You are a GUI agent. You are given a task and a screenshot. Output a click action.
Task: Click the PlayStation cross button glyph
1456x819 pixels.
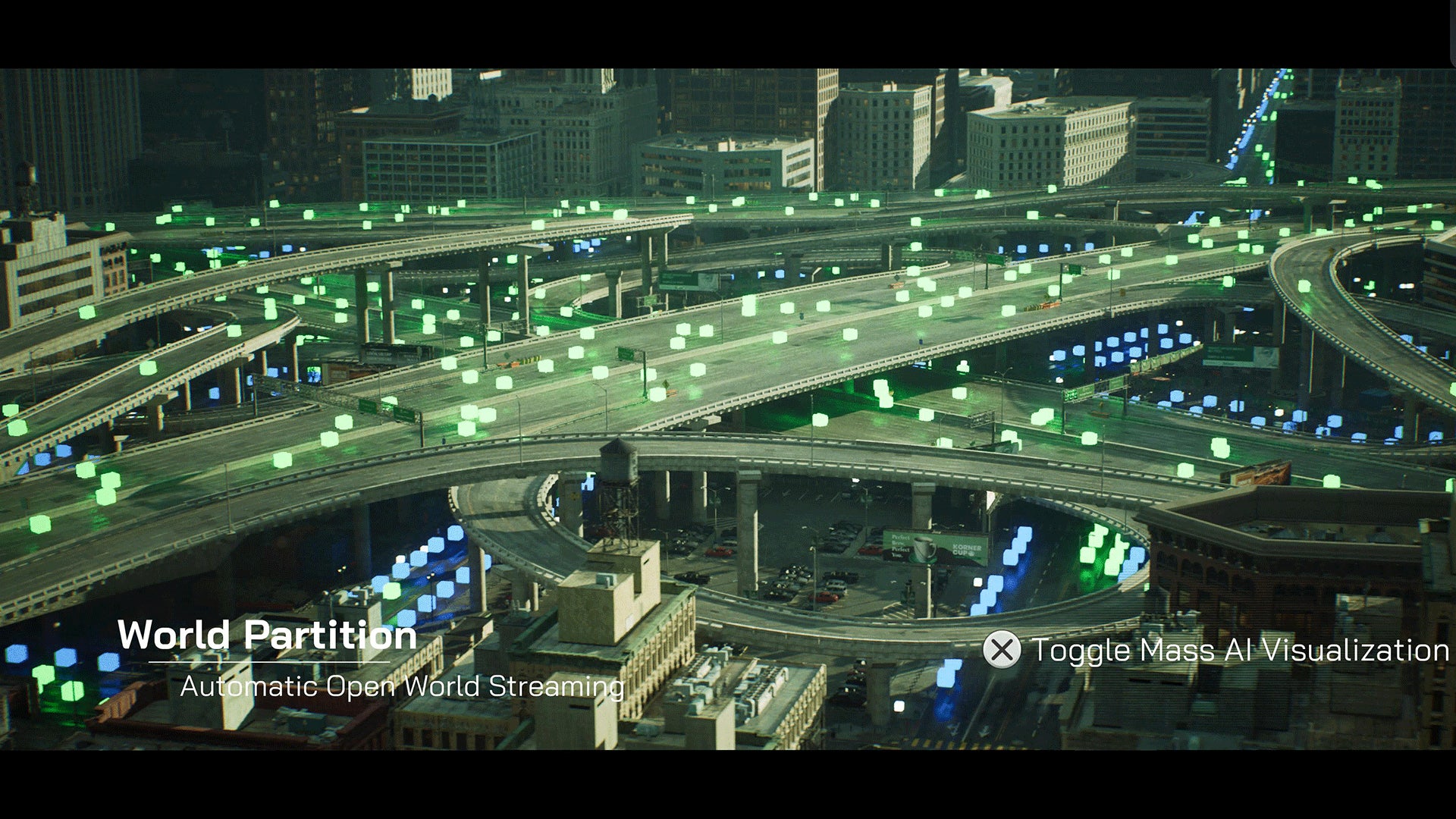(1000, 650)
